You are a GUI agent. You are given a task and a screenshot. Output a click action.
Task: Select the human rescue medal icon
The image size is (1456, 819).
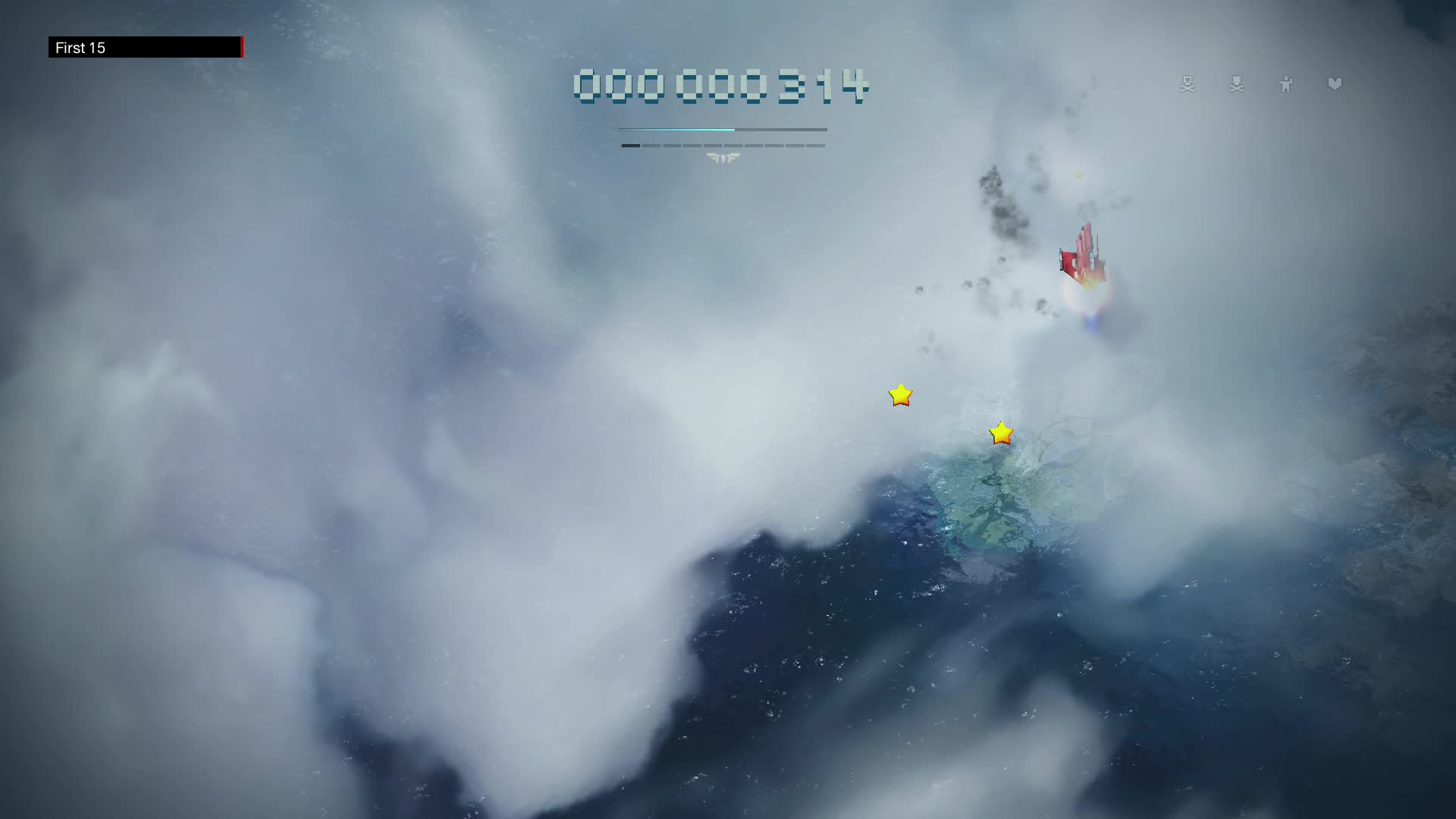coord(1286,84)
